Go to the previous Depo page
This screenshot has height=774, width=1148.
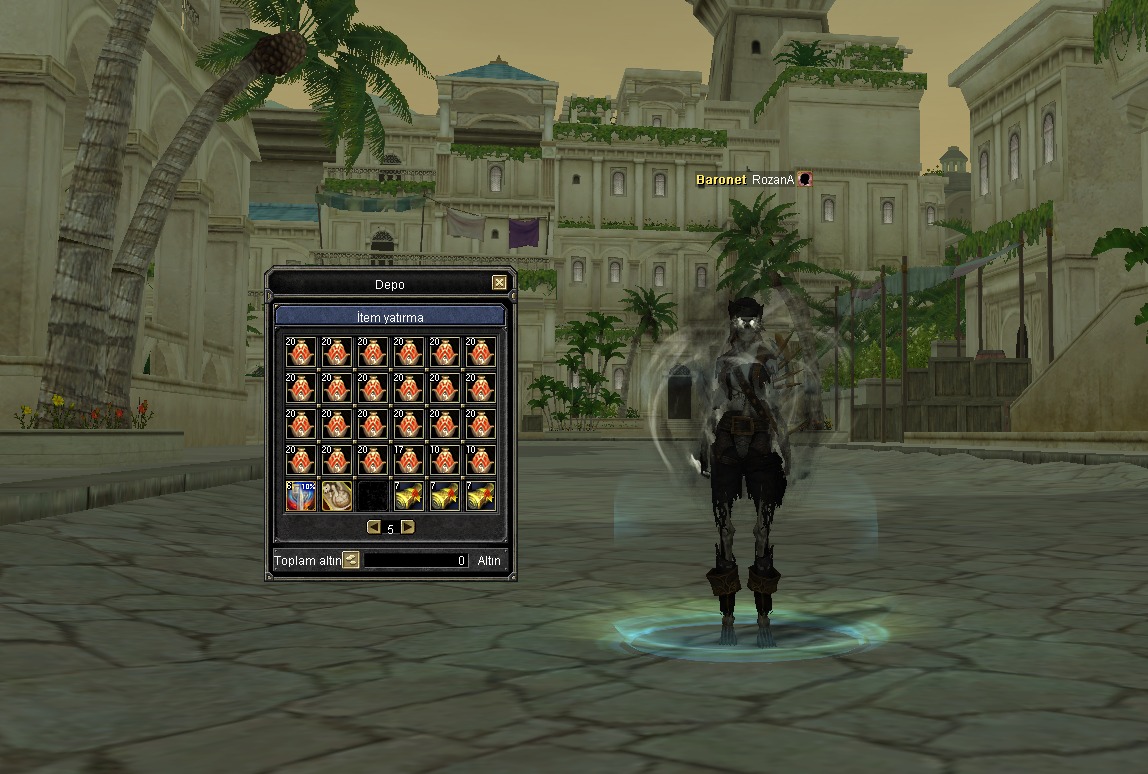(374, 527)
